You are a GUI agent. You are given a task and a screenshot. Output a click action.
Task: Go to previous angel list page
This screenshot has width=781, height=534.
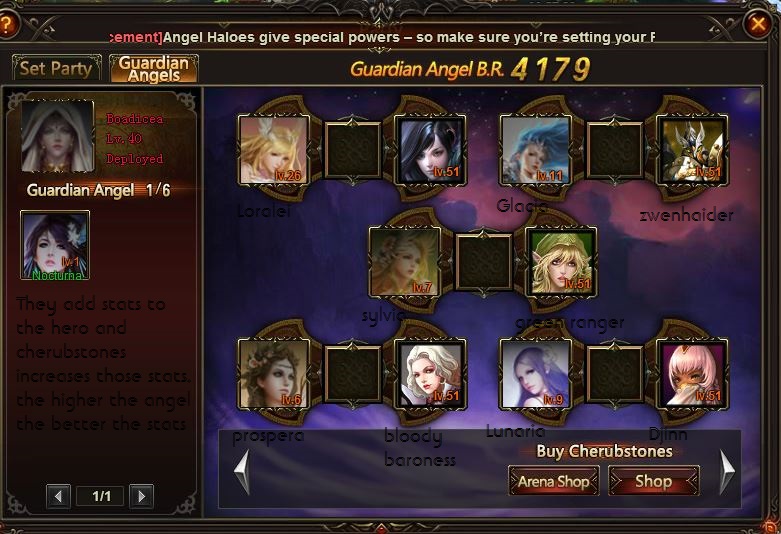(60, 496)
